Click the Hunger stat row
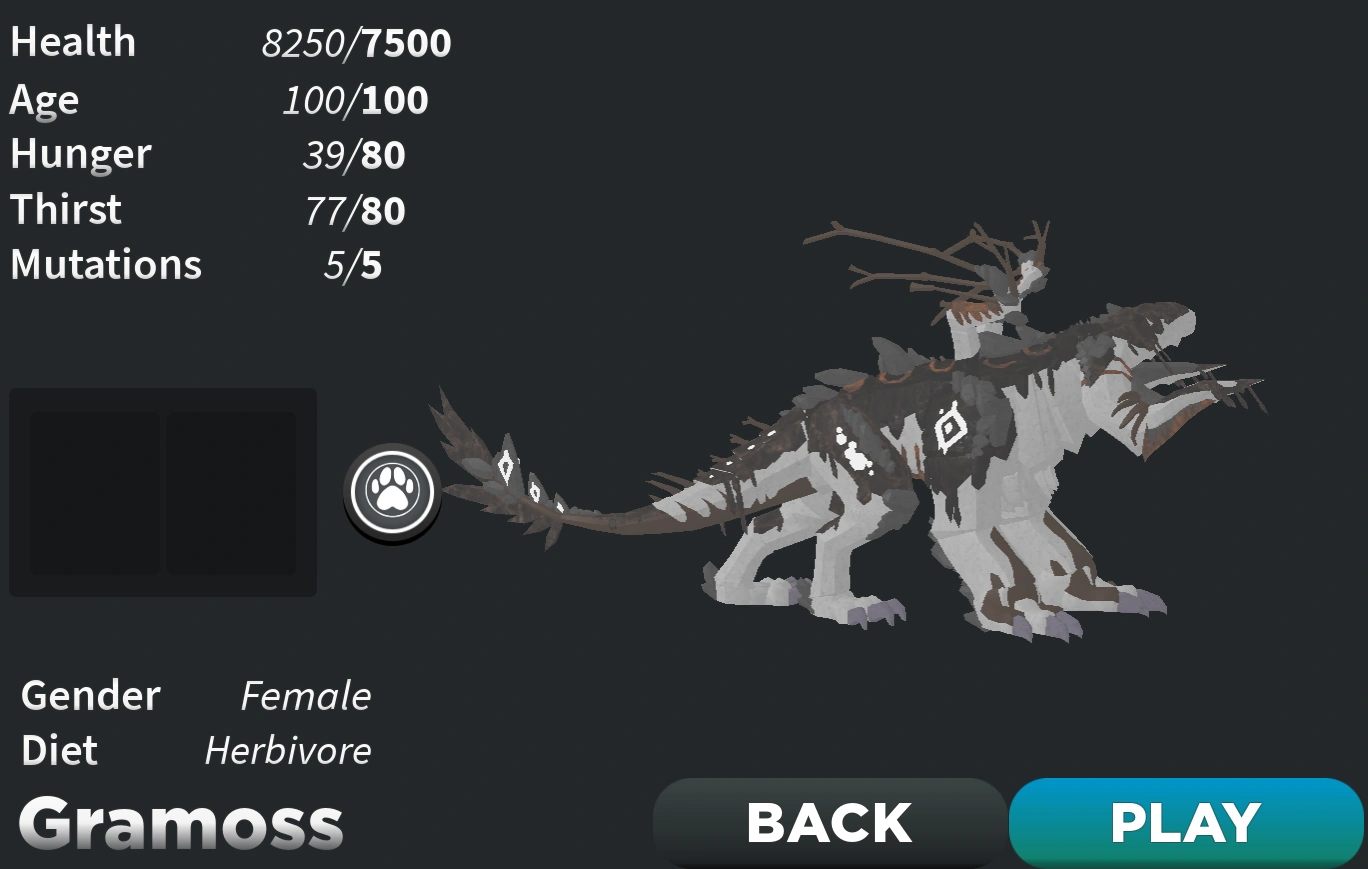The height and width of the screenshot is (869, 1368). tap(200, 155)
